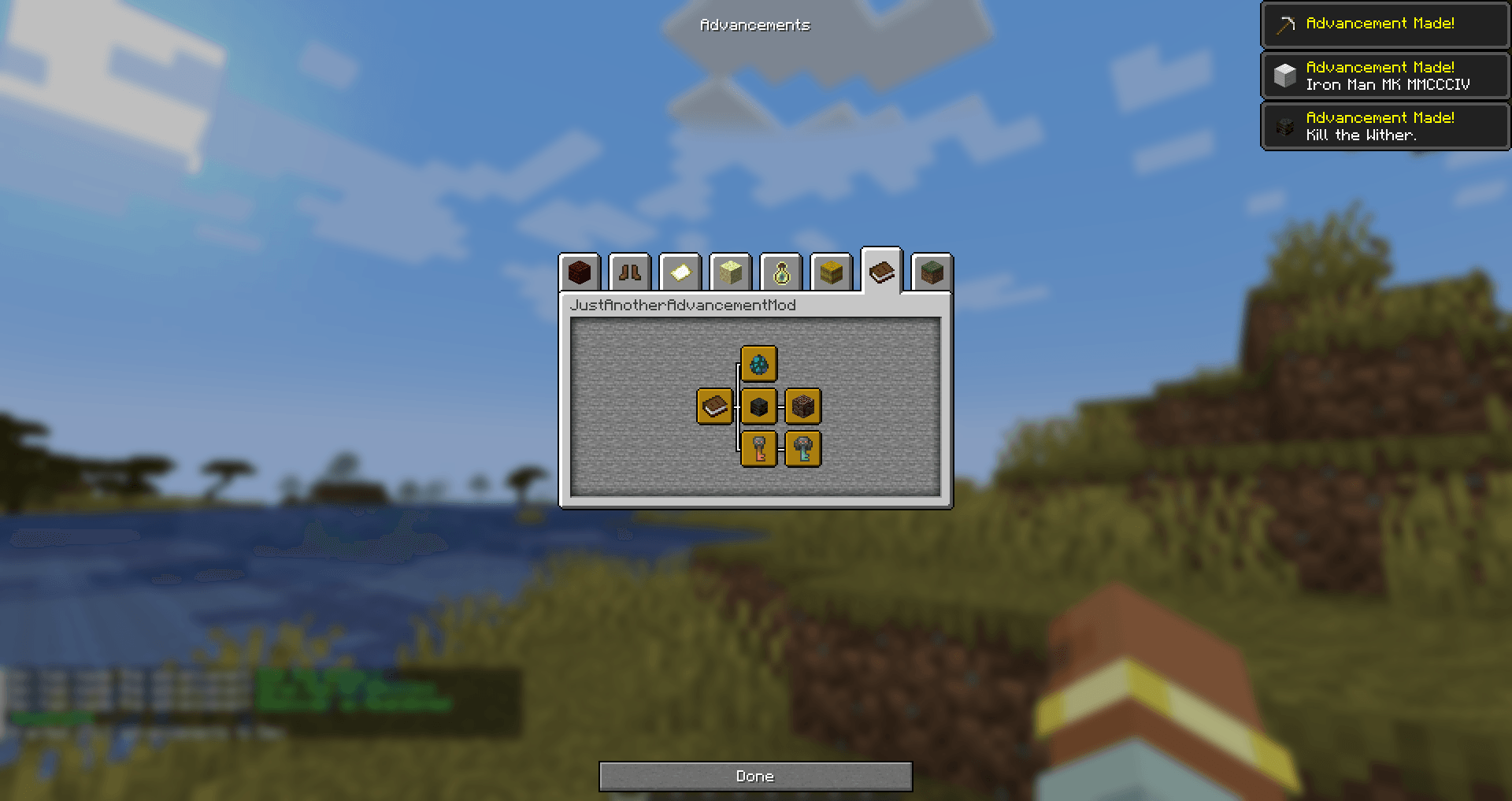Click the Kill the Wither notification

pos(1384,126)
